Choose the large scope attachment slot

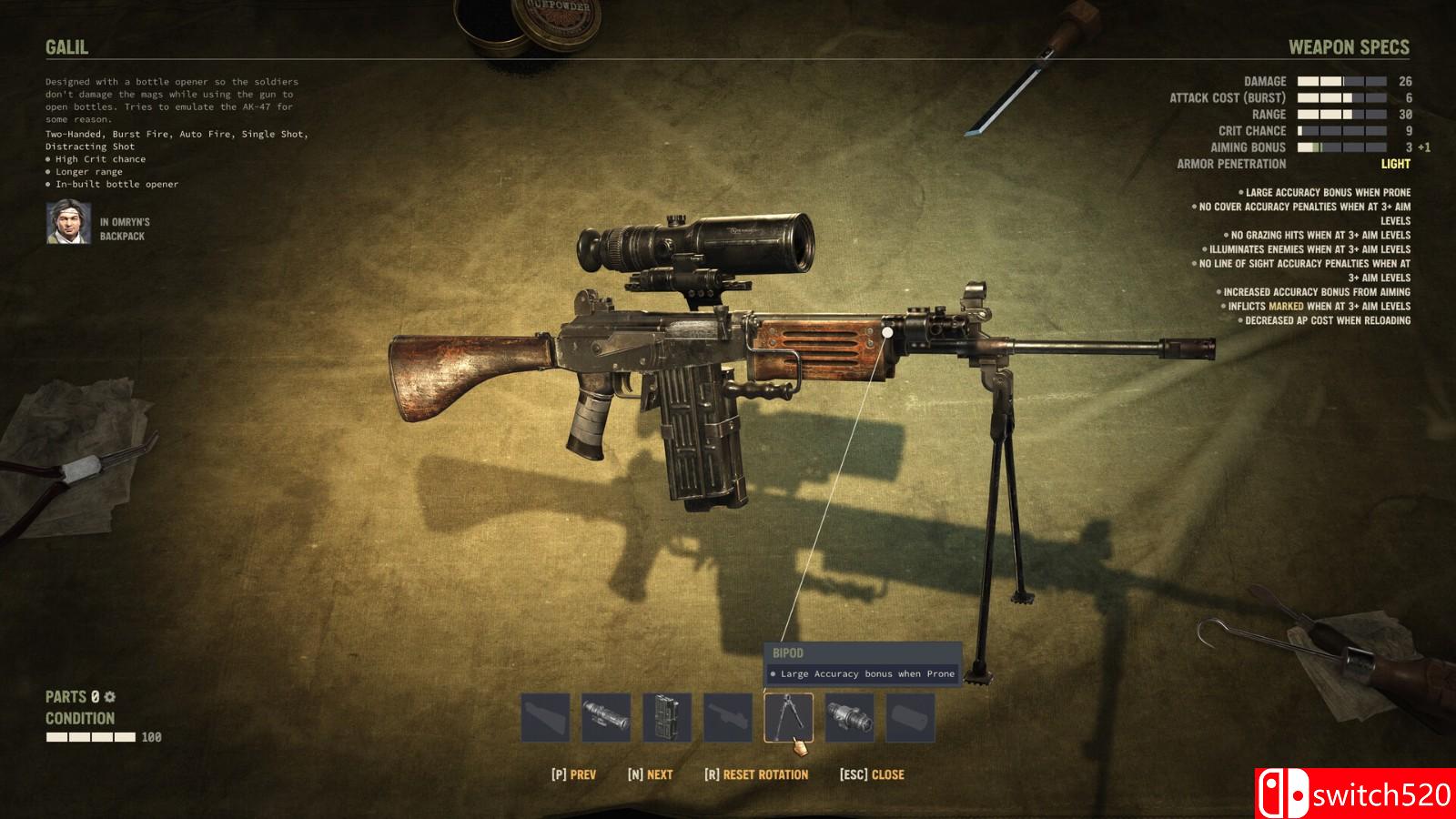pos(606,717)
